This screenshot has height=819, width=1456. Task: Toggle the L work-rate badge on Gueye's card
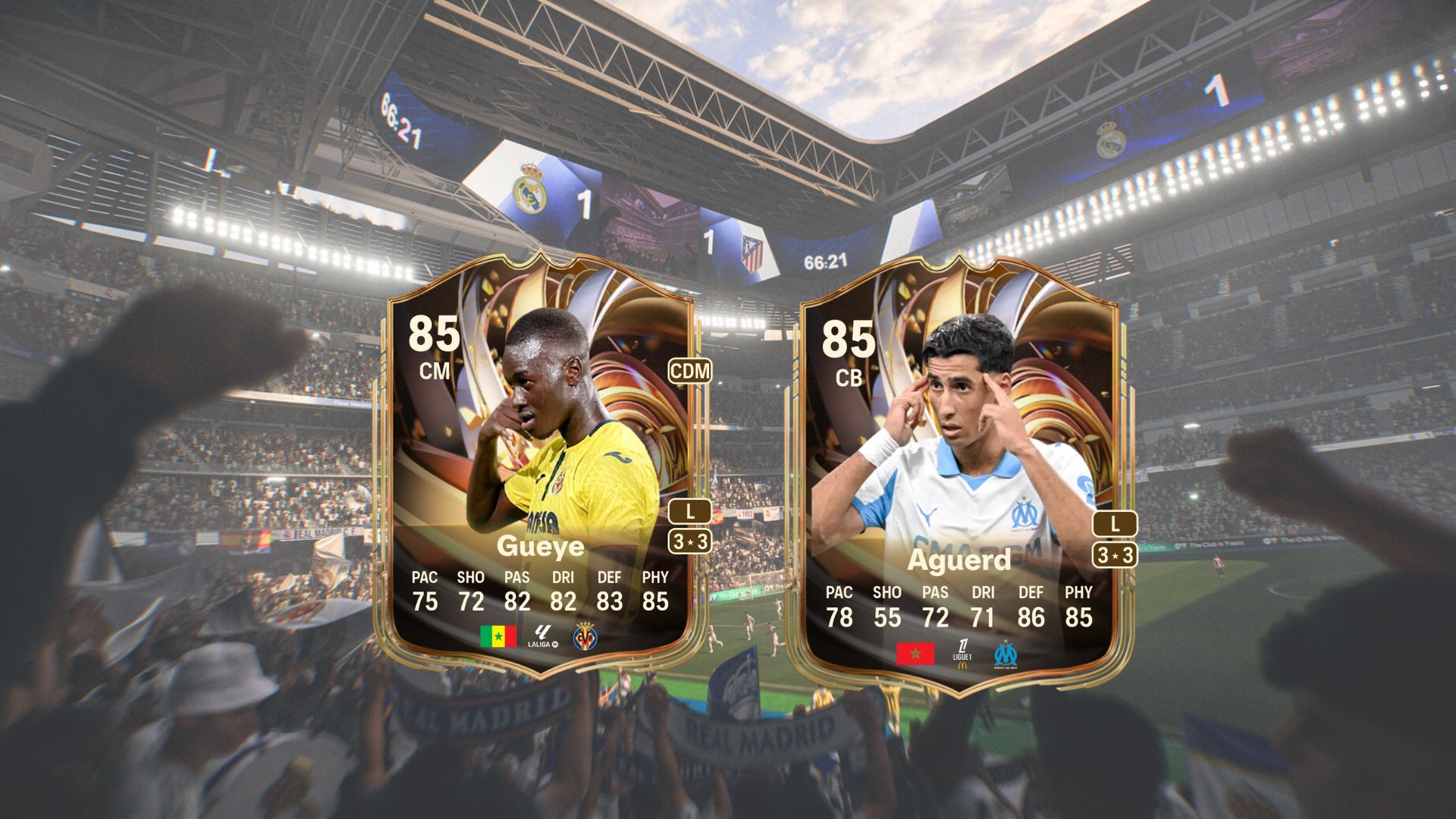(690, 512)
